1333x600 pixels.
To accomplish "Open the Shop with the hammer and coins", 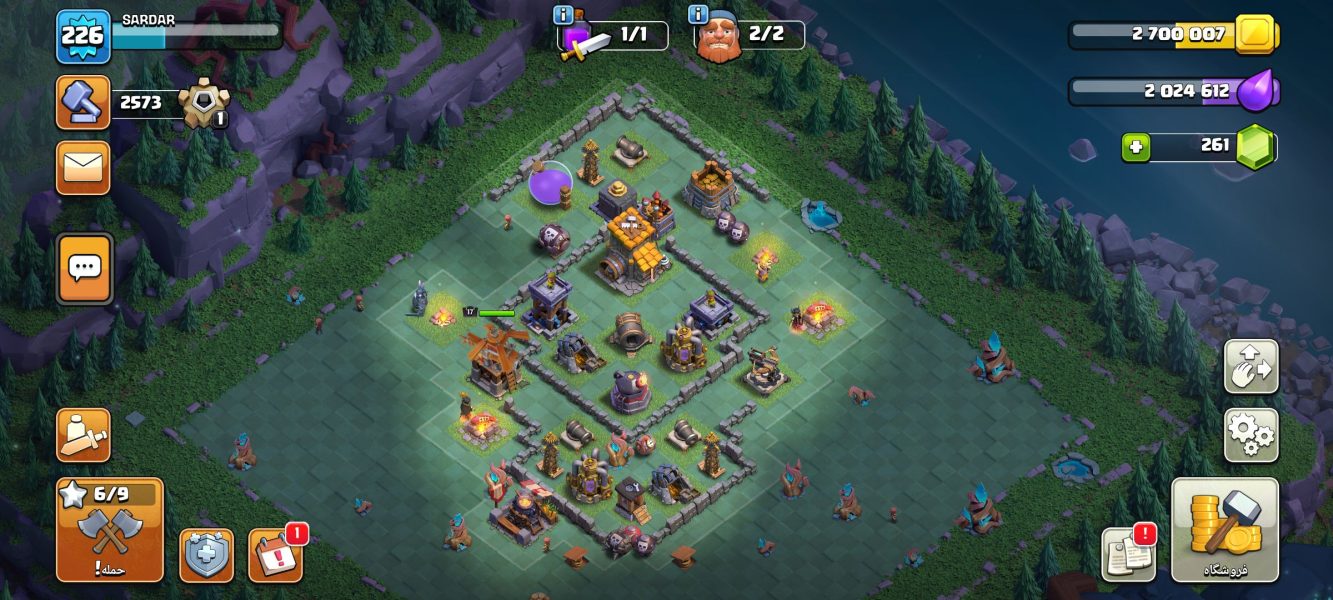I will click(x=1225, y=530).
